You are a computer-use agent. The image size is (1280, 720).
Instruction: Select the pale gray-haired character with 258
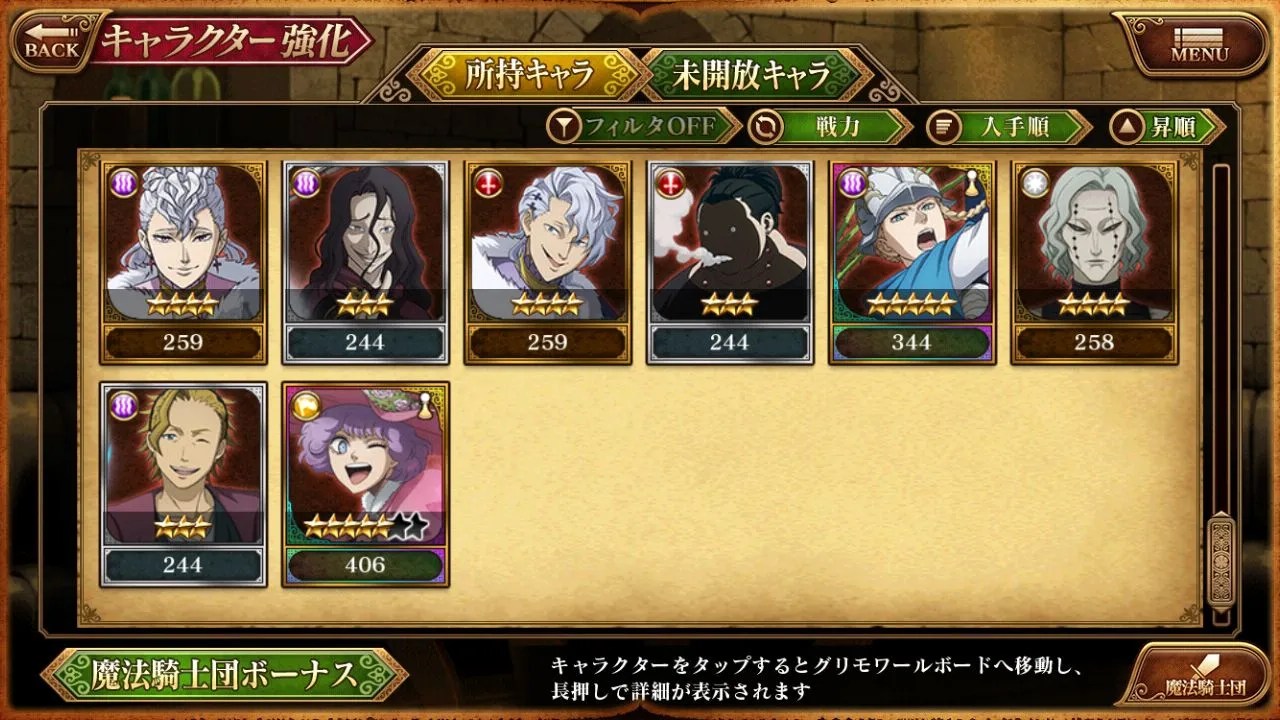tap(1094, 262)
